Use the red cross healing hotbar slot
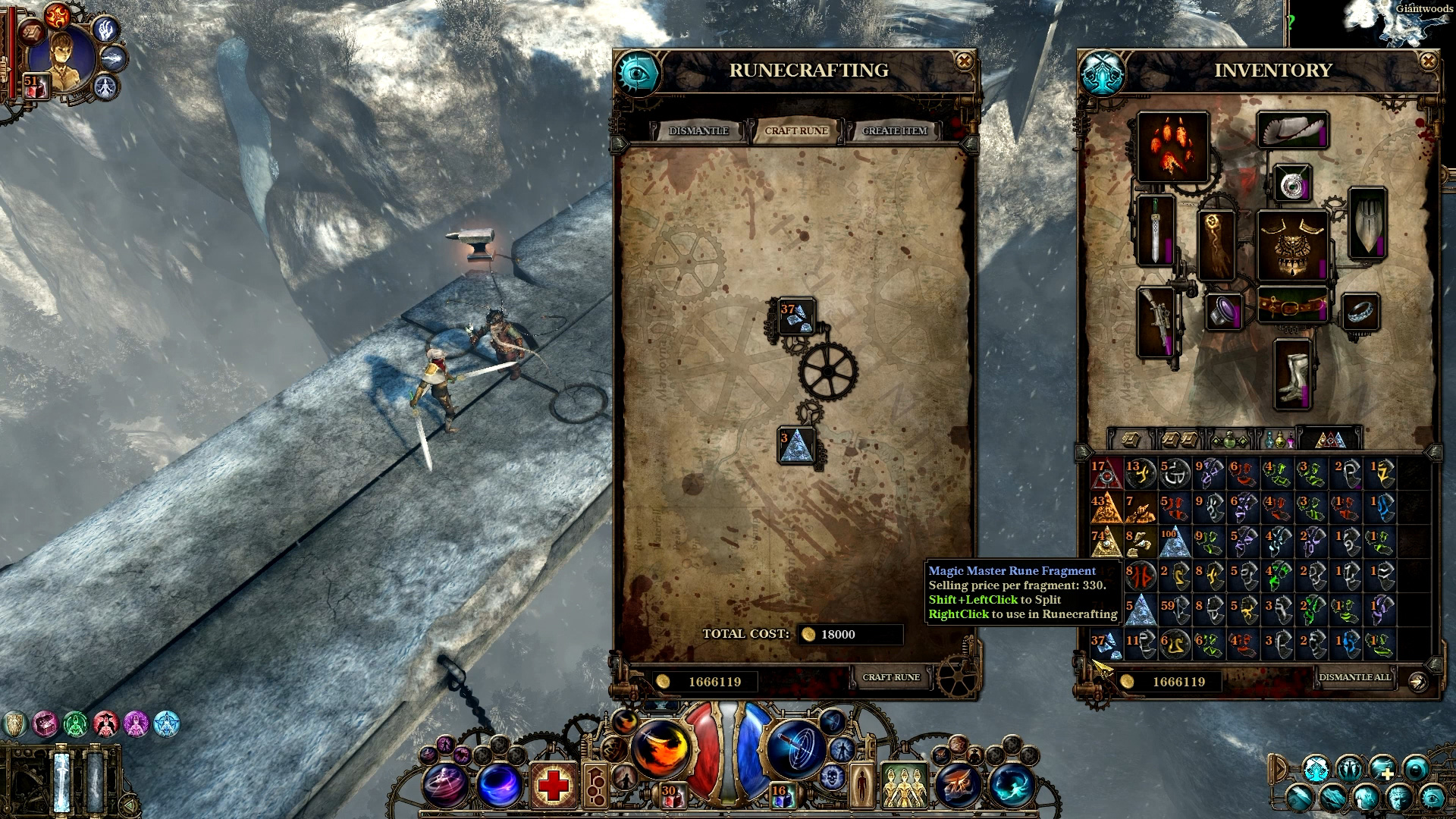Screen dimensions: 1456x819 (x=553, y=784)
